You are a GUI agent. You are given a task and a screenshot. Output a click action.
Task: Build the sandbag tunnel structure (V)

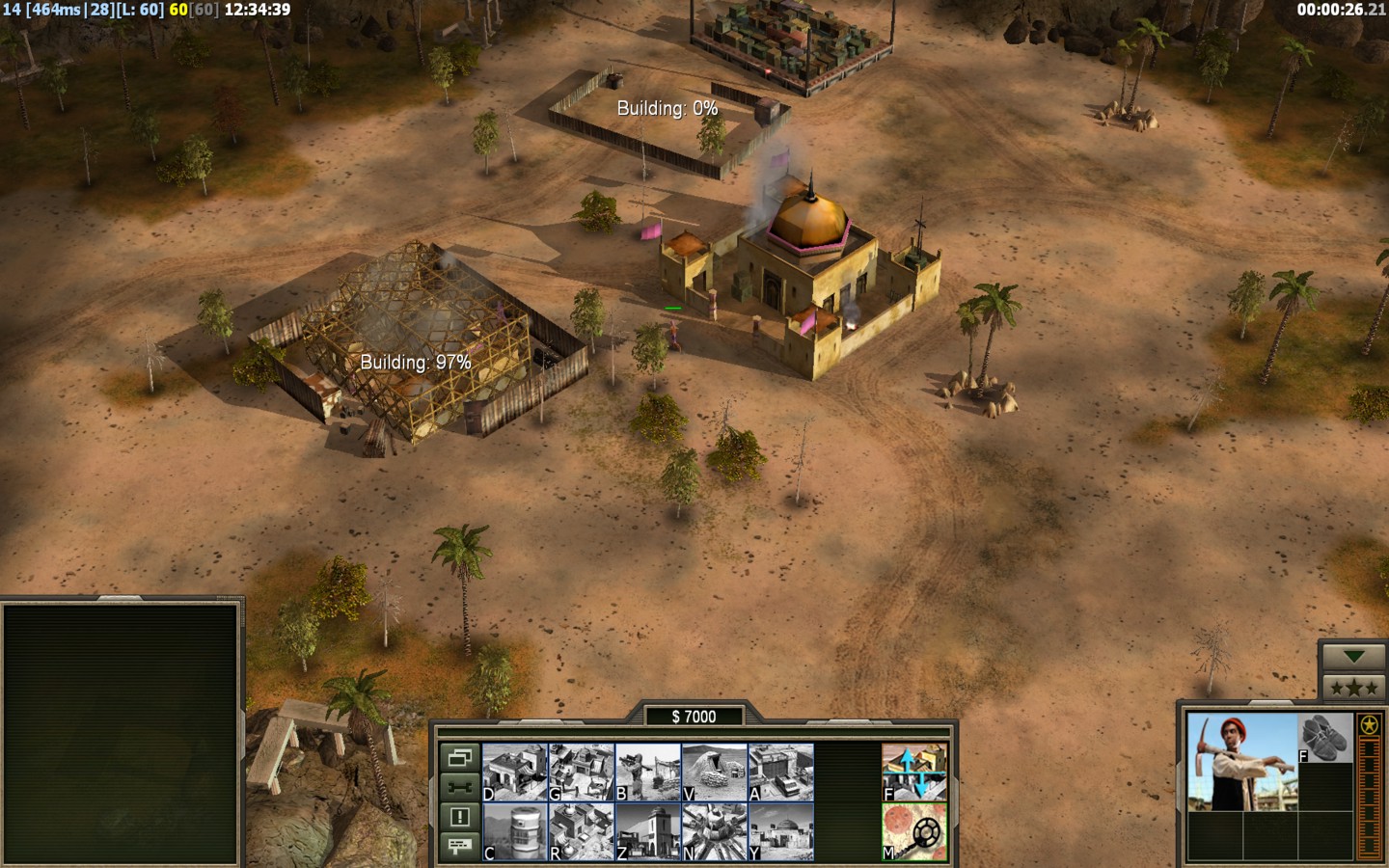715,772
